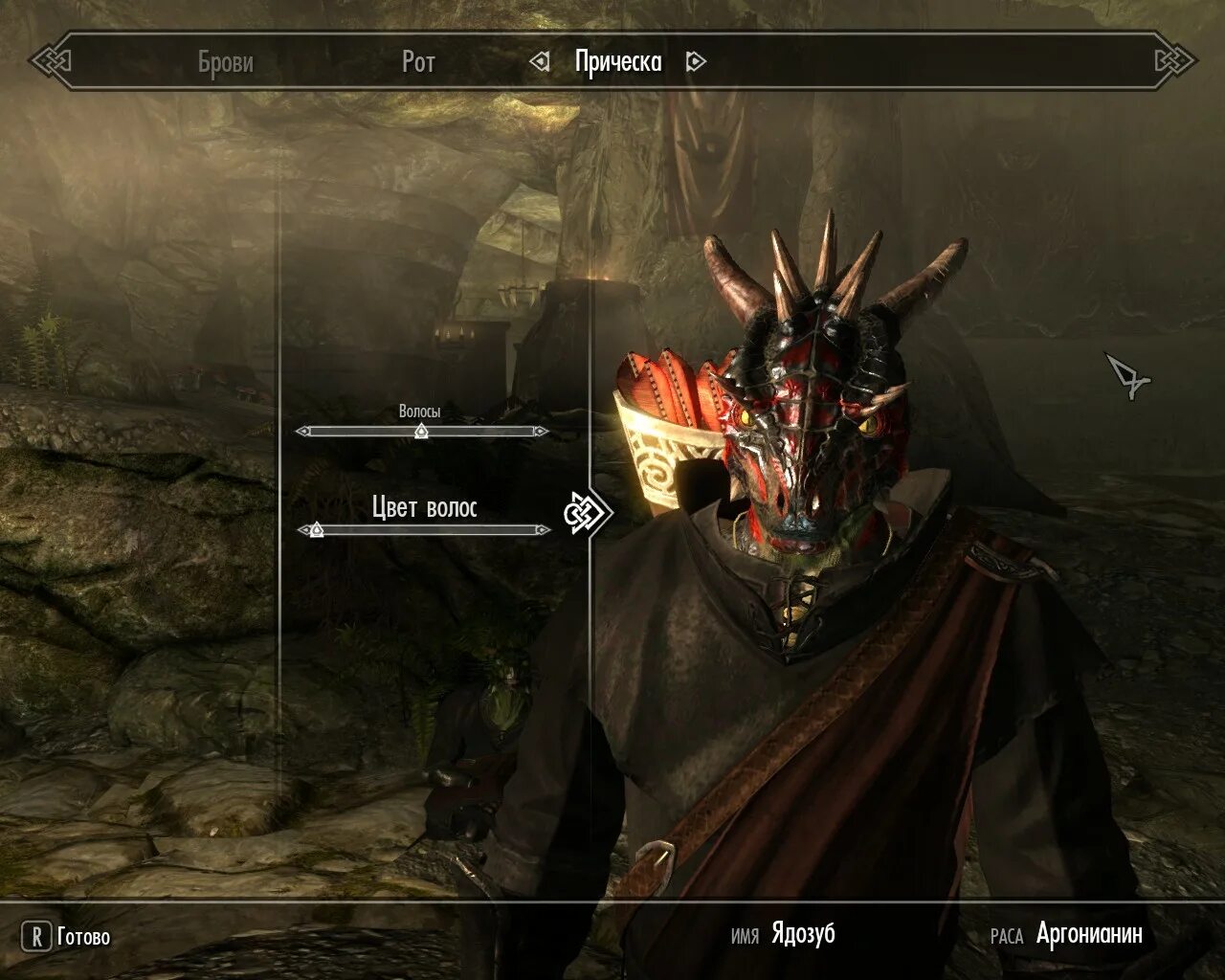
Task: Switch to the Брови tab
Action: pyautogui.click(x=225, y=62)
